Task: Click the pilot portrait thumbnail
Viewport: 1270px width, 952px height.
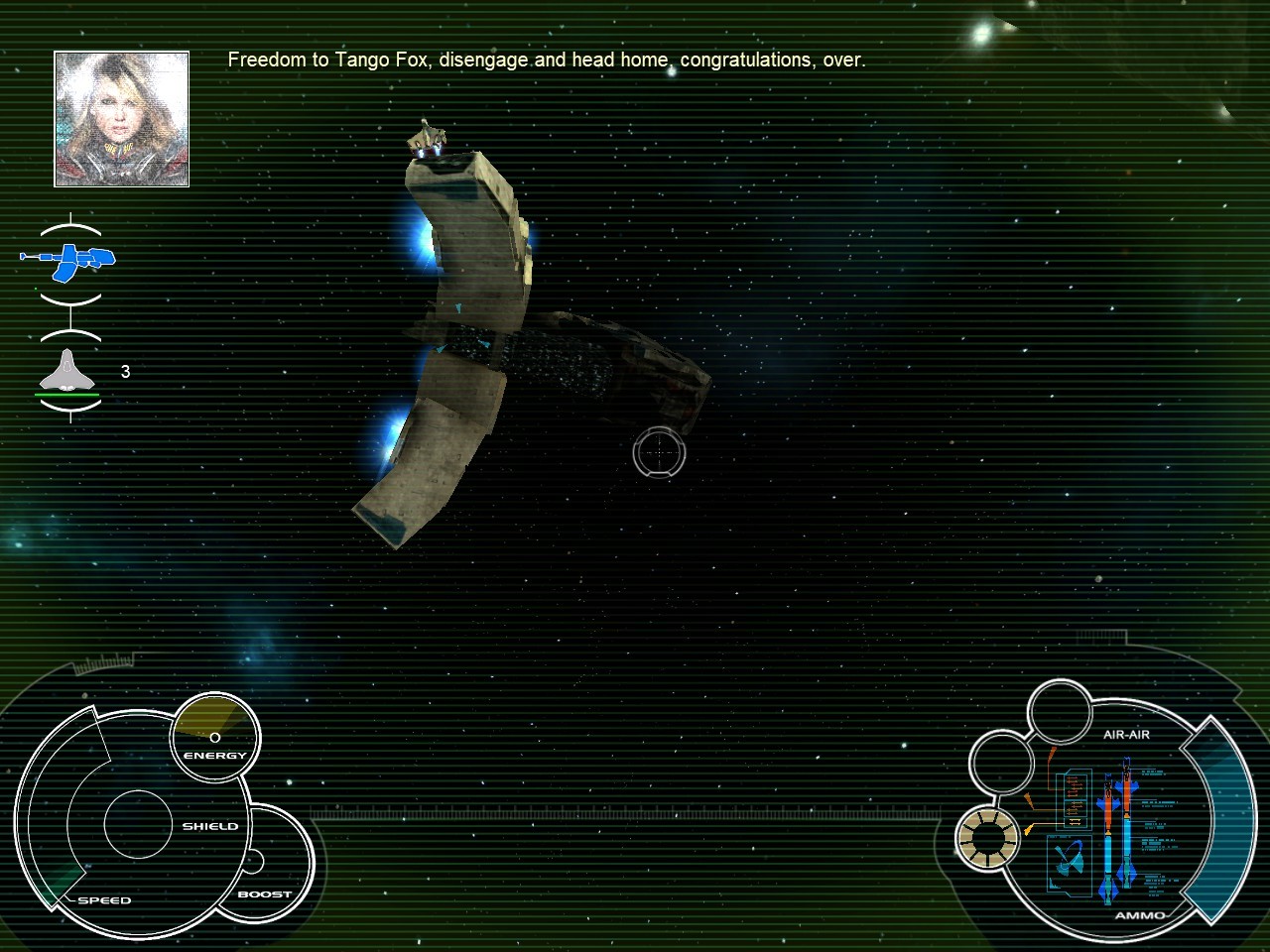Action: [x=121, y=119]
